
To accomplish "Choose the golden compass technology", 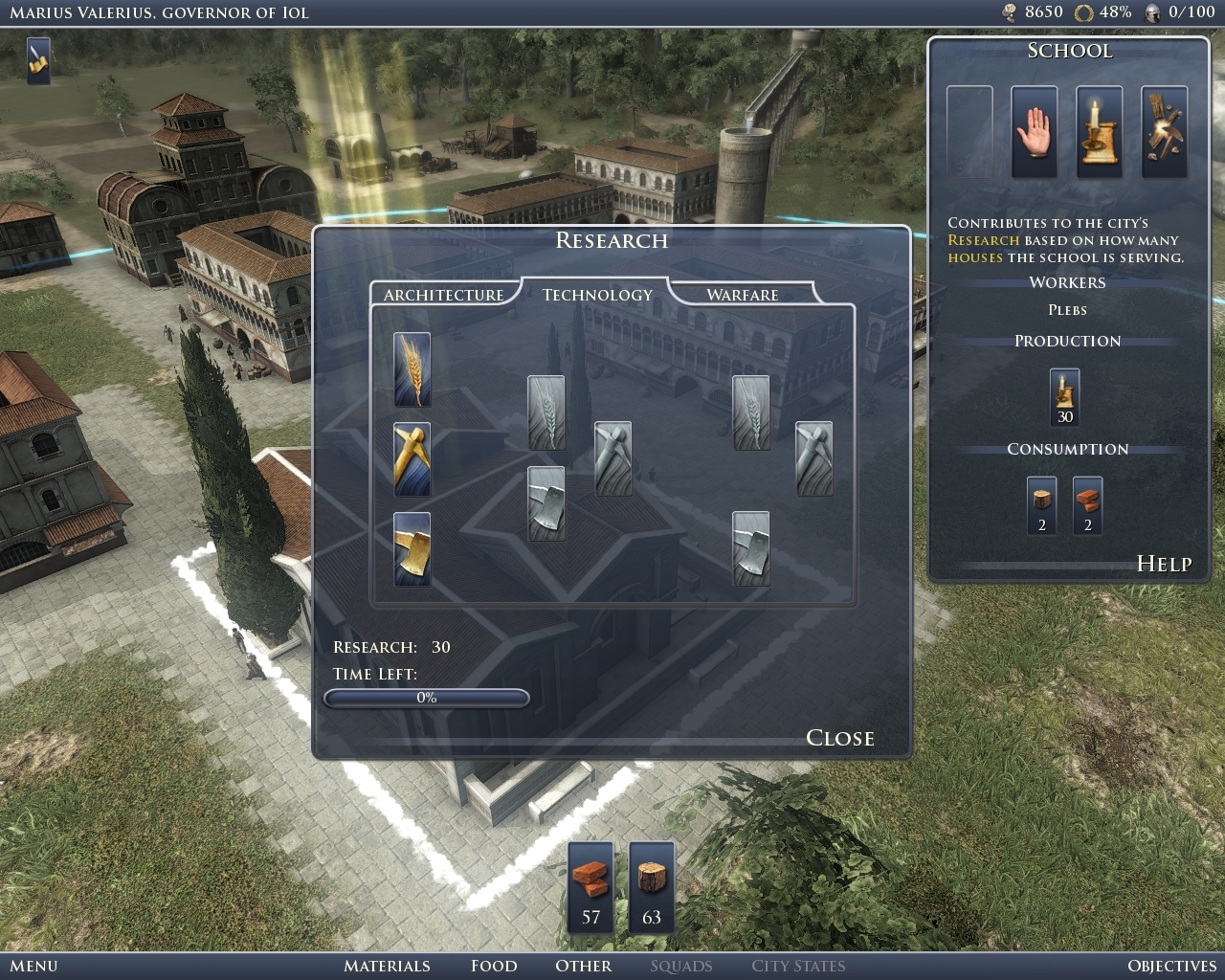I will click(x=412, y=459).
